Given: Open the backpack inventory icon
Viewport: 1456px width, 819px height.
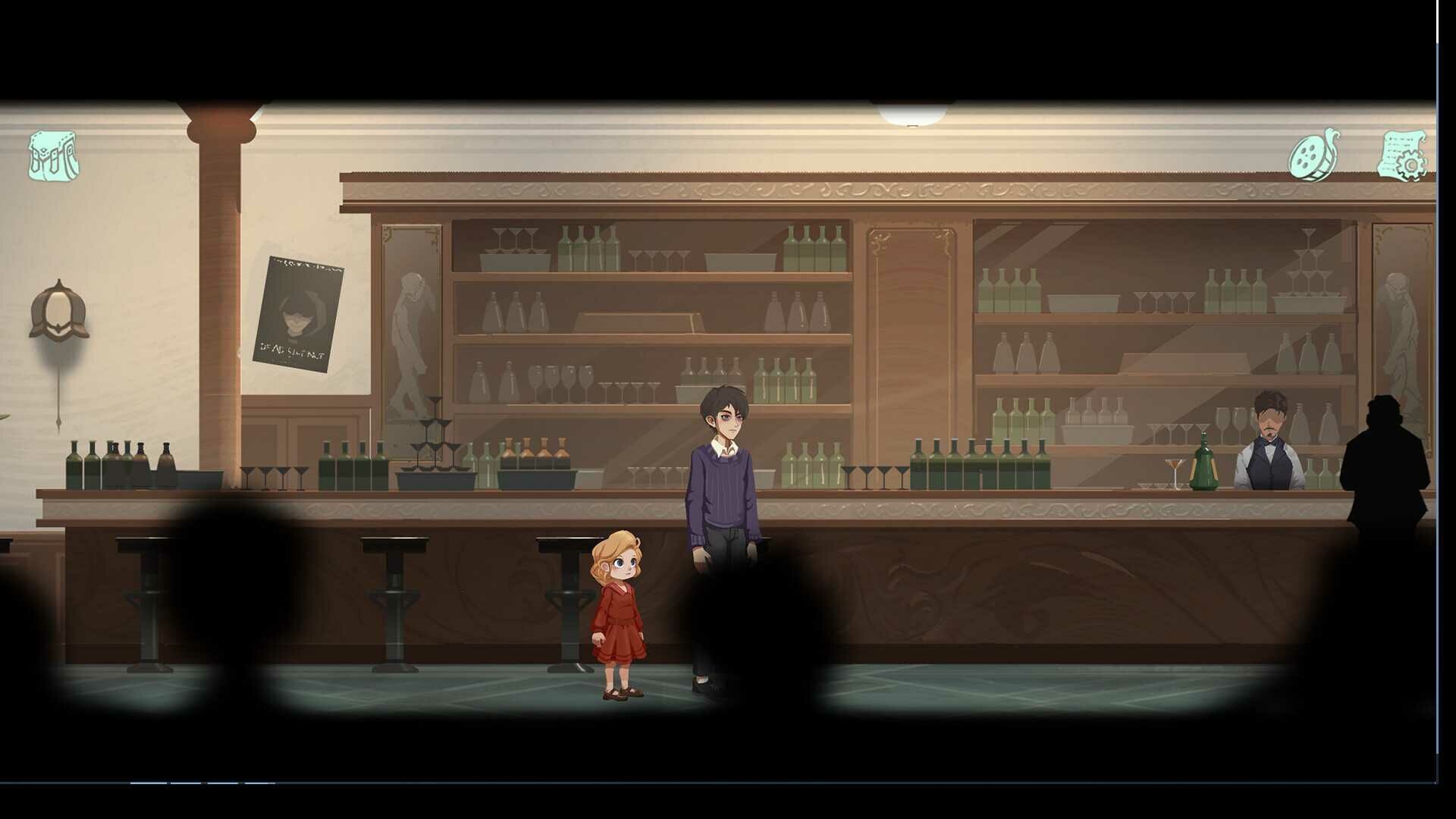Looking at the screenshot, I should (x=53, y=156).
